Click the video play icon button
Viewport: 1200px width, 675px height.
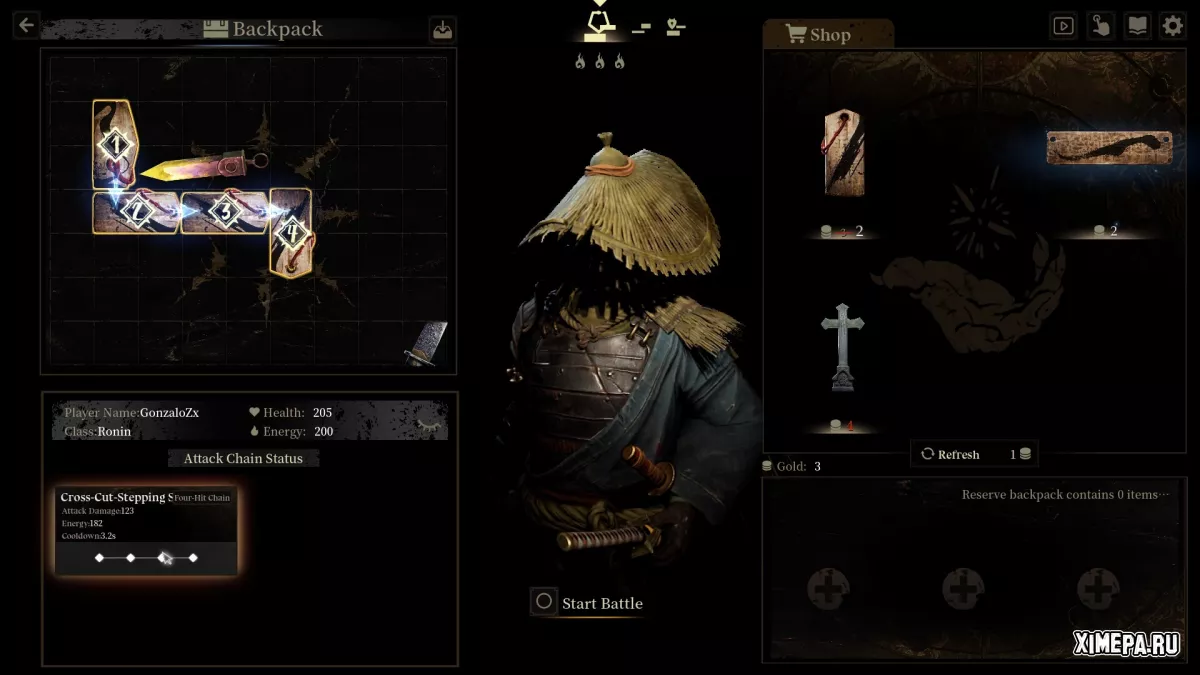(x=1063, y=26)
